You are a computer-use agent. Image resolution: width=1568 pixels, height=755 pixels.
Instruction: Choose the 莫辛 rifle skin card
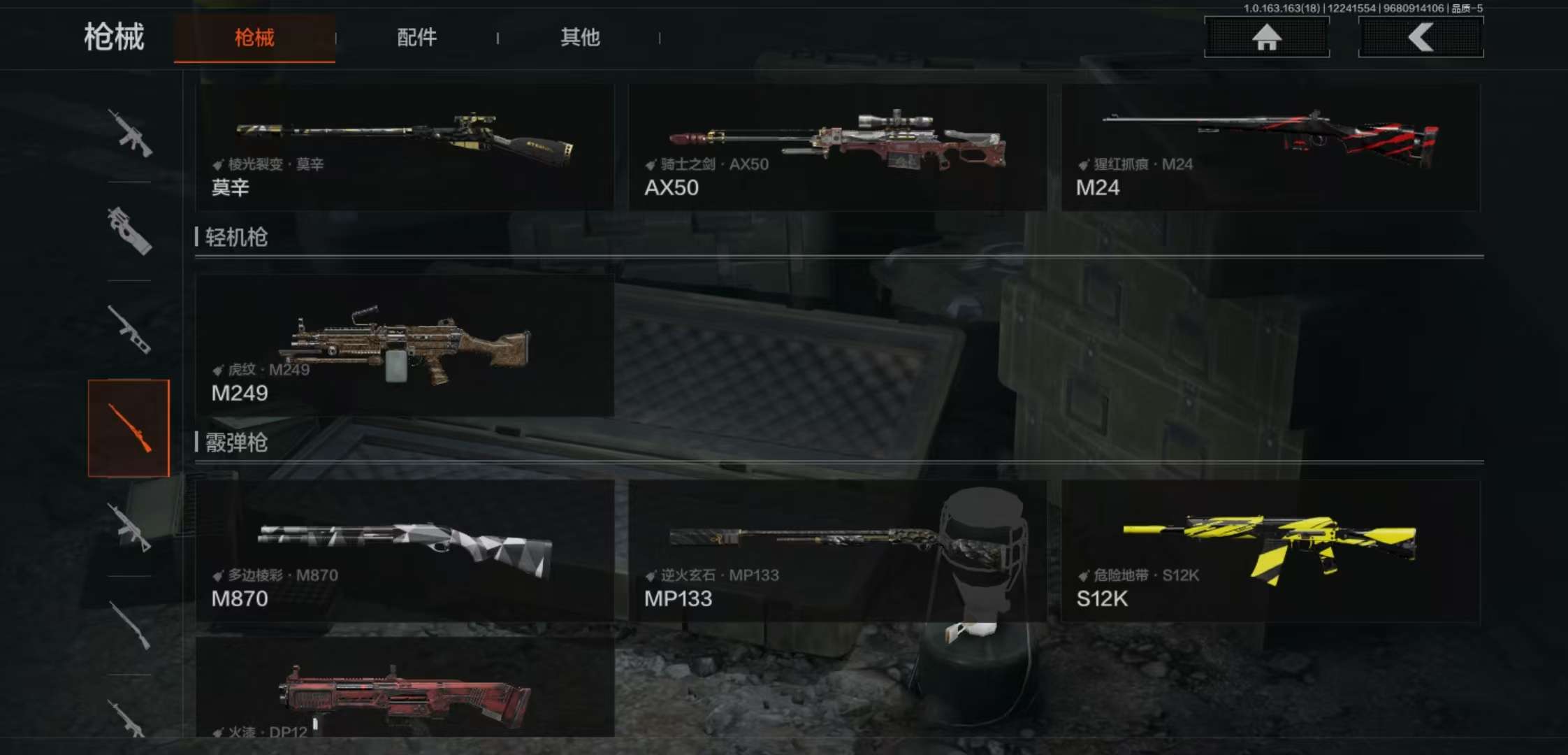(405, 147)
